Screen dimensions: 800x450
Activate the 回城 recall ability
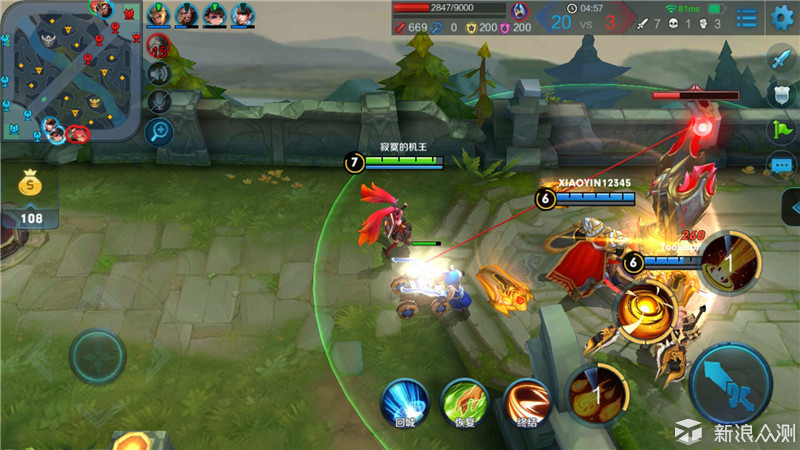click(405, 402)
